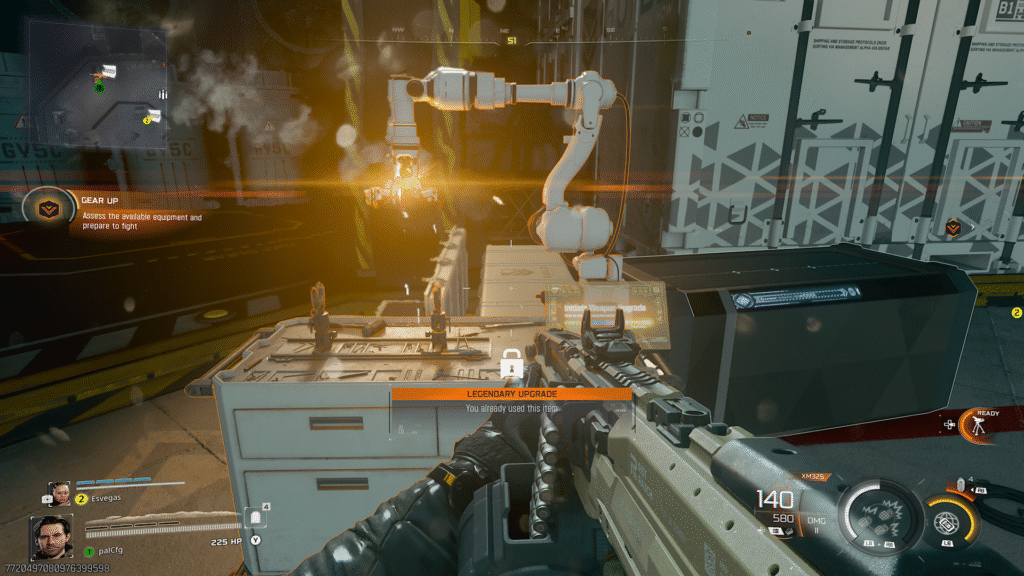The height and width of the screenshot is (576, 1024).
Task: Use the globe shield ability icon
Action: [x=945, y=522]
